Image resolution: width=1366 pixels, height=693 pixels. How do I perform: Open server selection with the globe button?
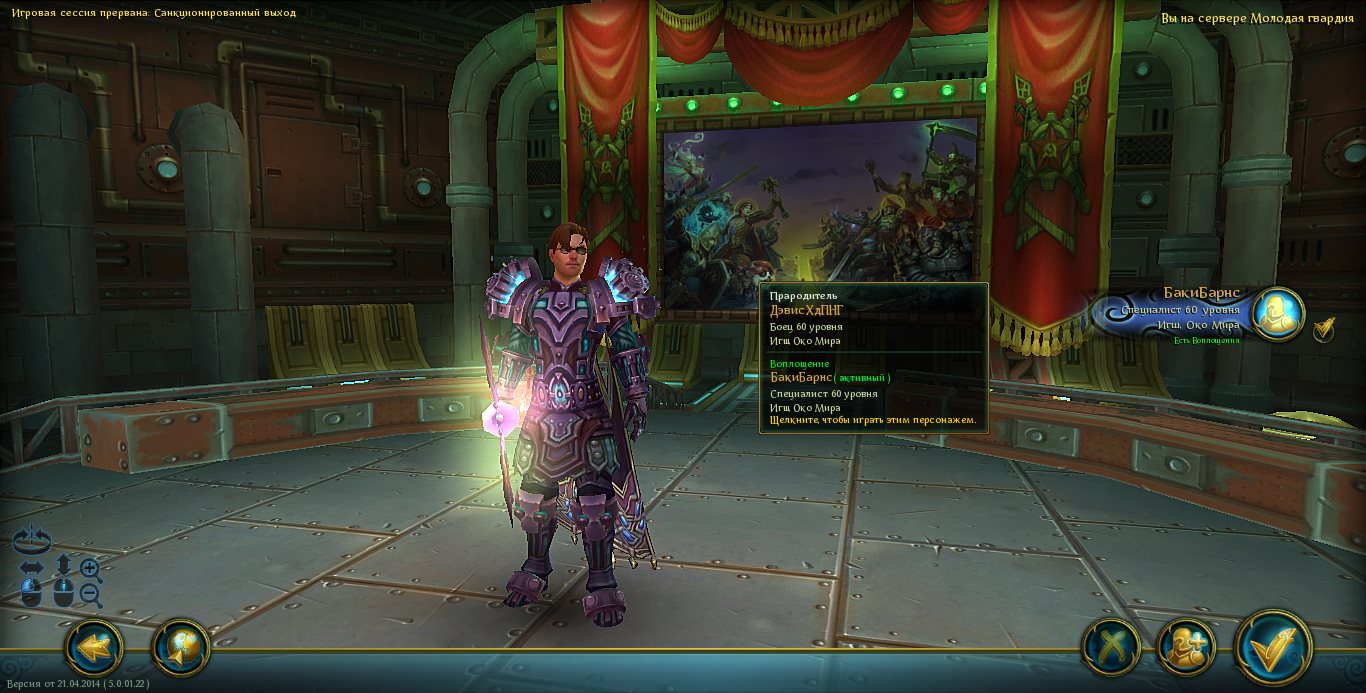pos(181,648)
